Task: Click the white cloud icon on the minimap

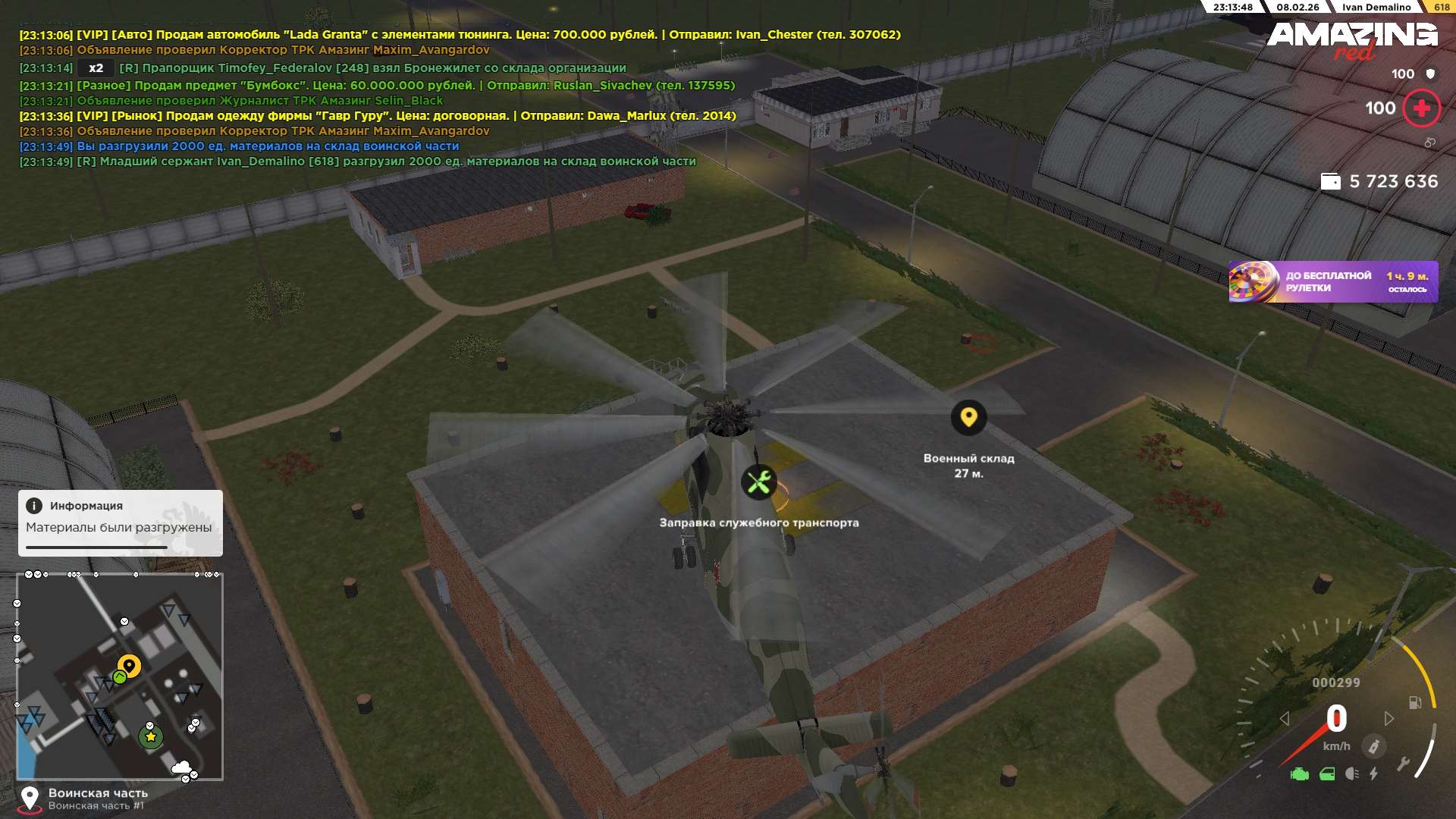Action: pyautogui.click(x=180, y=767)
